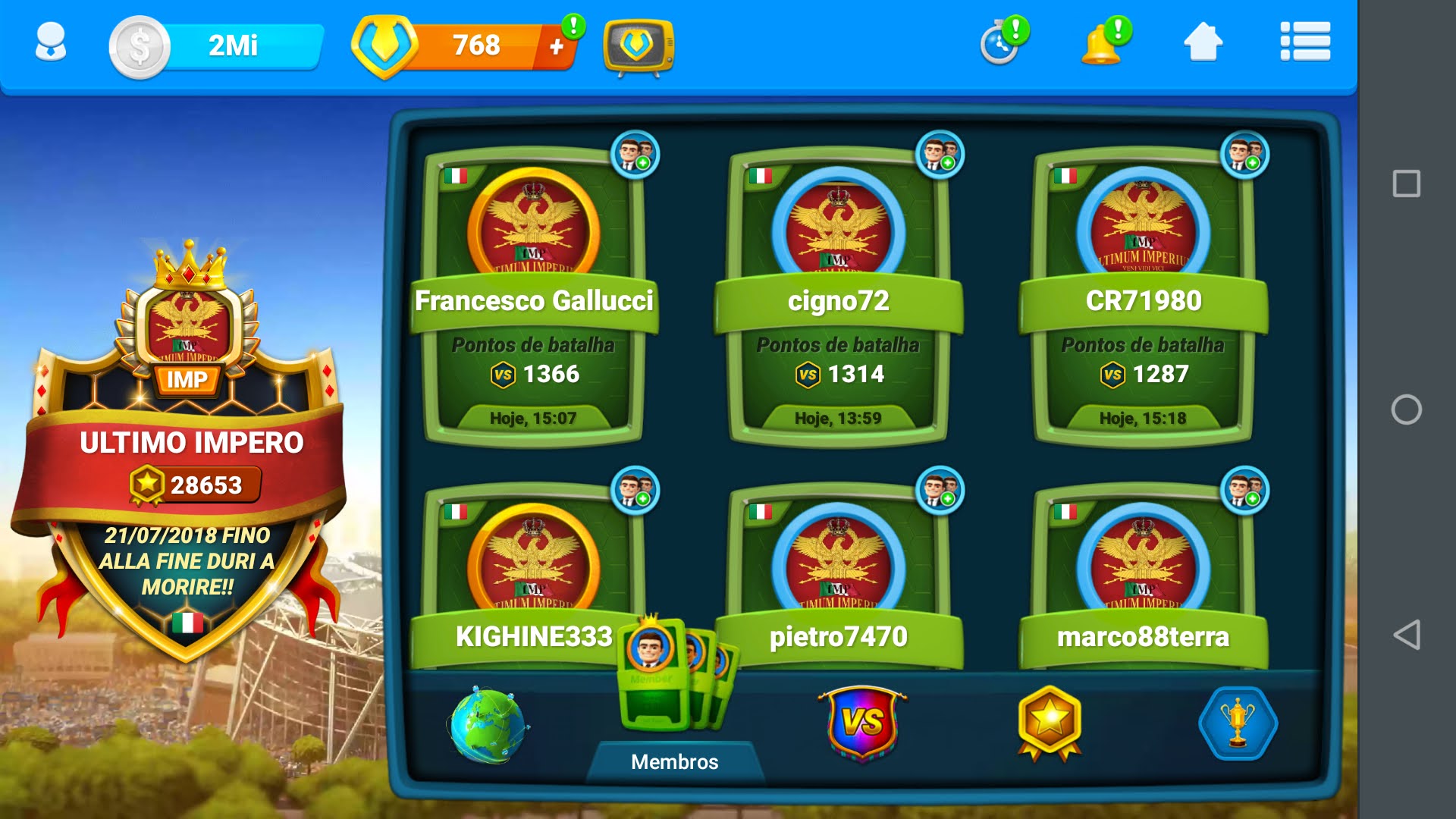1456x819 pixels.
Task: Check the notification bell
Action: 1103,44
